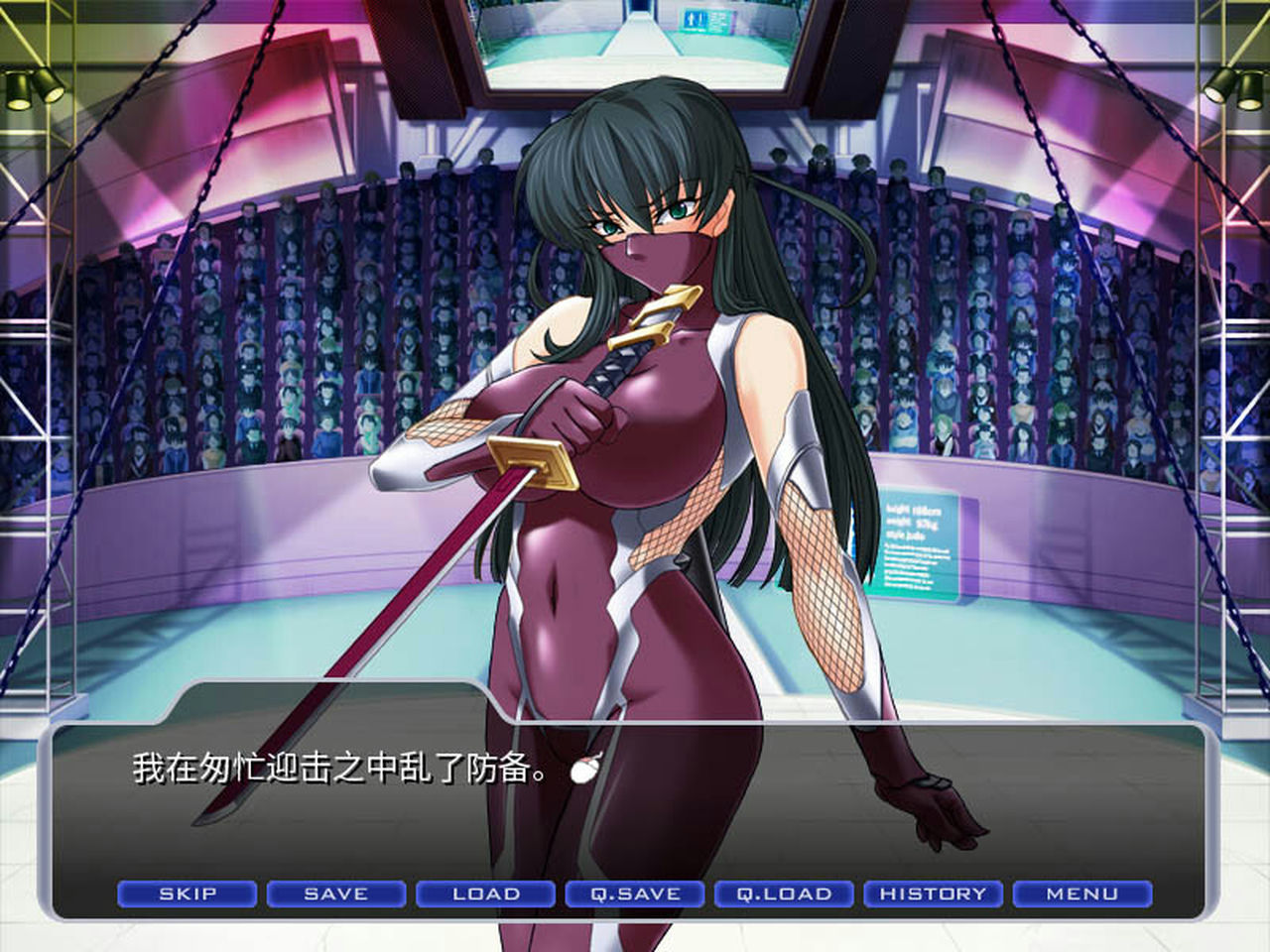Click the dialogue text box to advance
The width and height of the screenshot is (1270, 952).
(635, 793)
